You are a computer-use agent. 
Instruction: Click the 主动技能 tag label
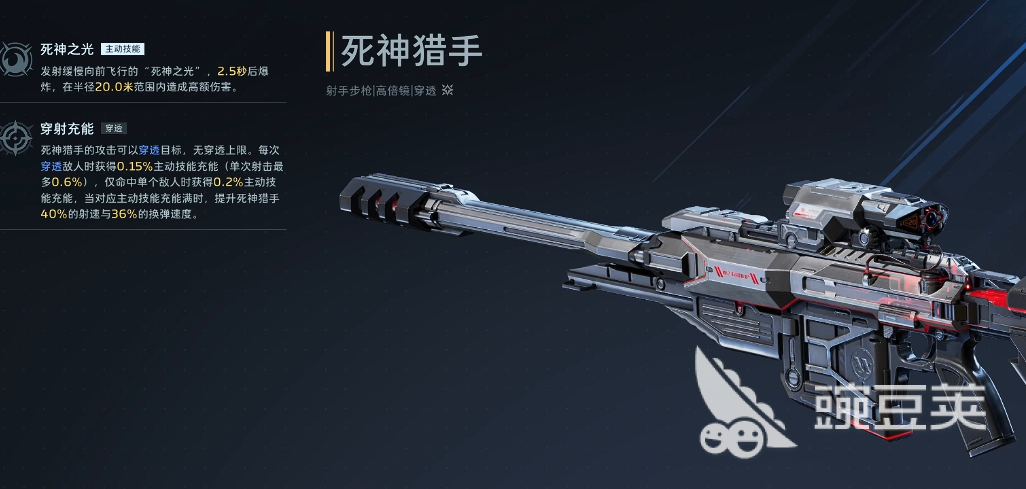click(x=122, y=48)
